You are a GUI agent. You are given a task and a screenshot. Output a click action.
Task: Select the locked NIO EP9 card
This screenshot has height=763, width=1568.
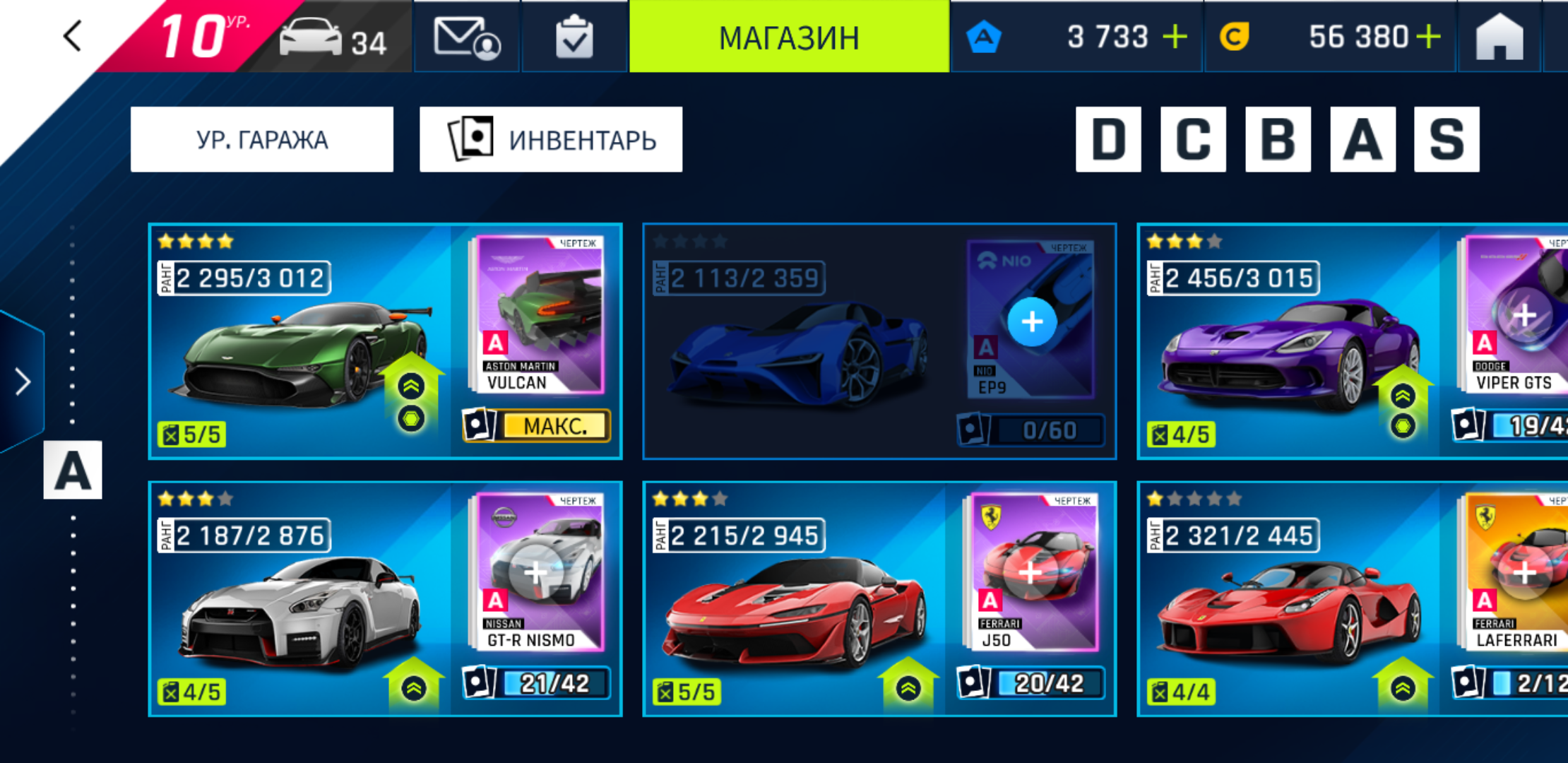tap(879, 343)
